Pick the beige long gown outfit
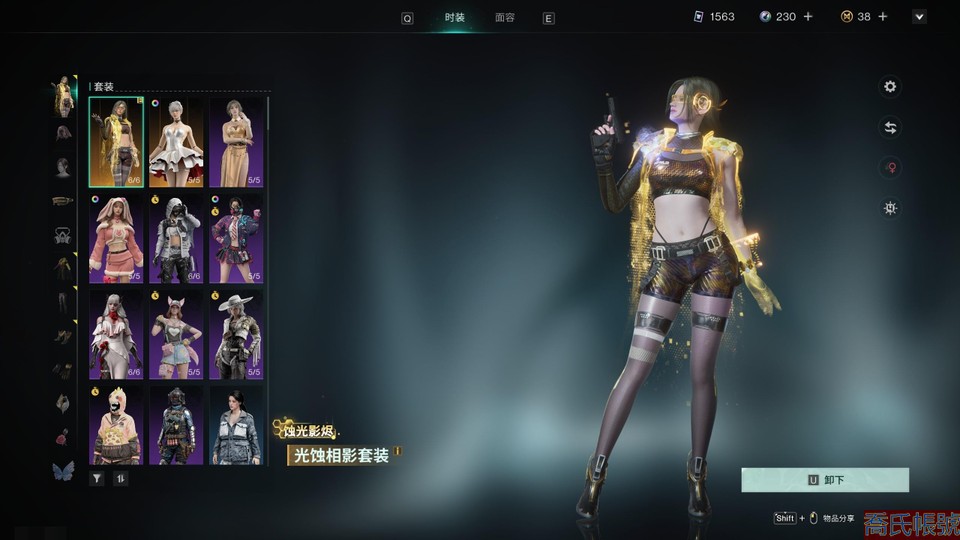 236,142
